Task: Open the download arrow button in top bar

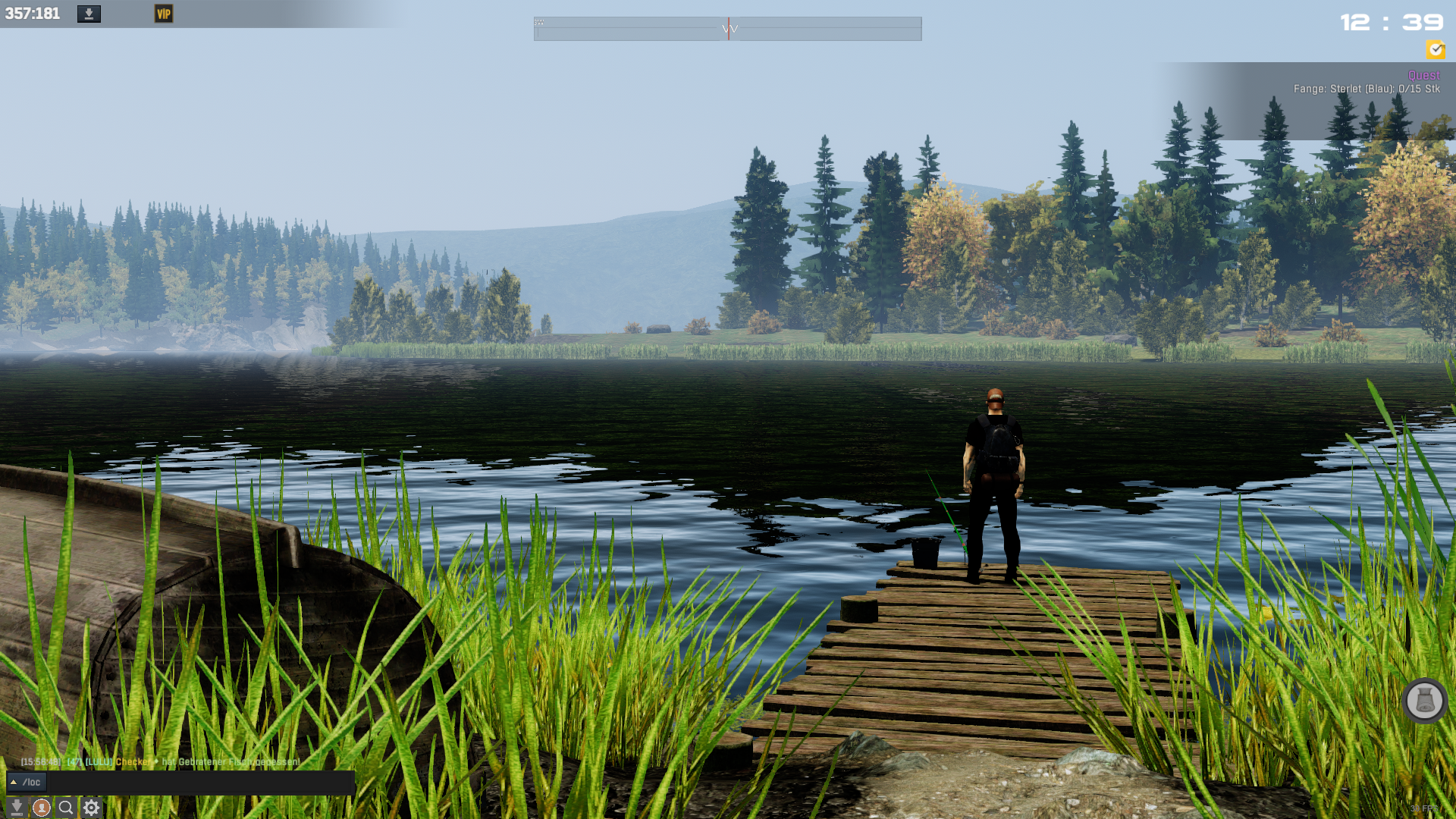Action: 89,14
